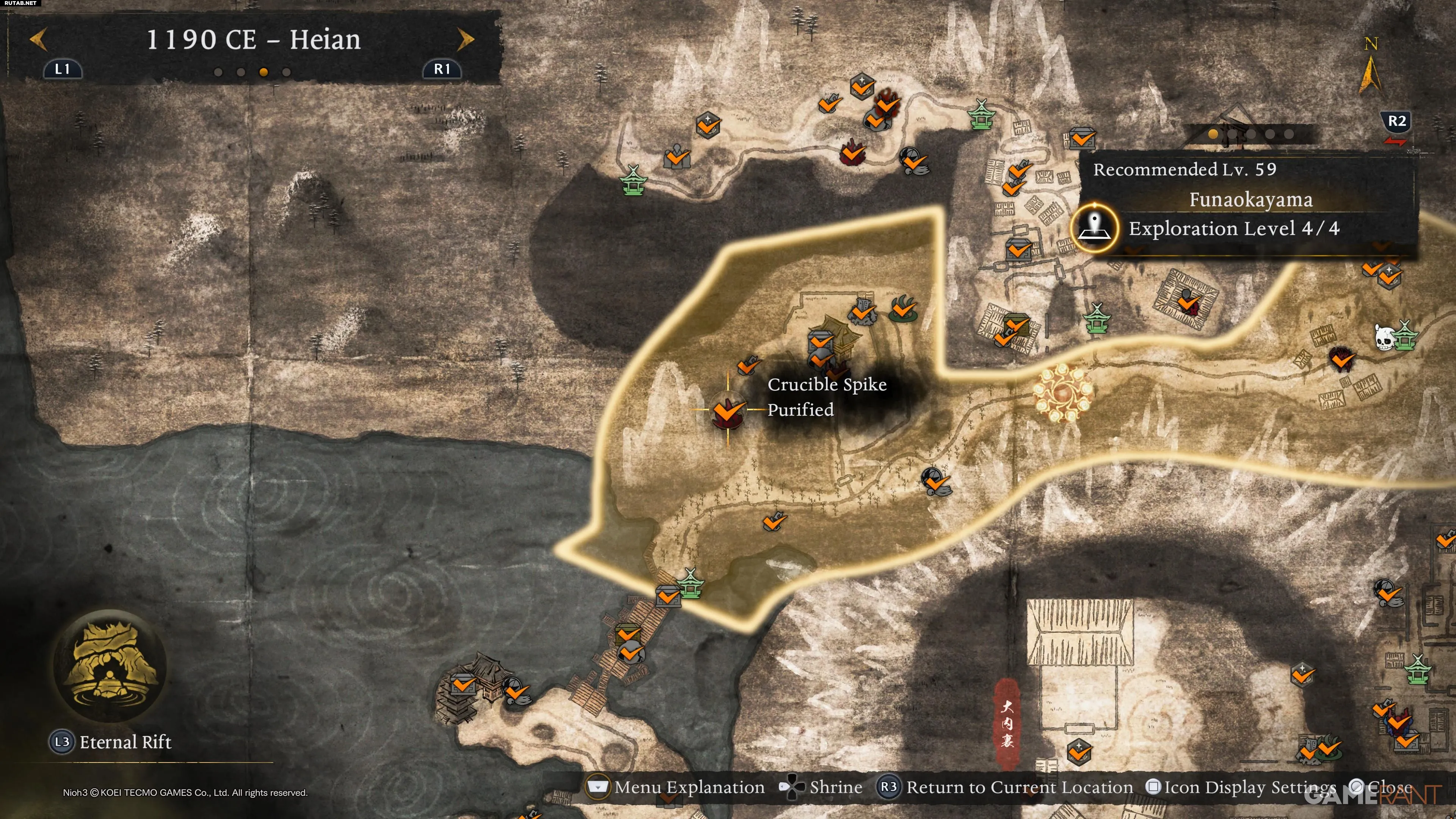Switch to the previous era with the left arrow
This screenshot has height=819, width=1456.
point(38,40)
